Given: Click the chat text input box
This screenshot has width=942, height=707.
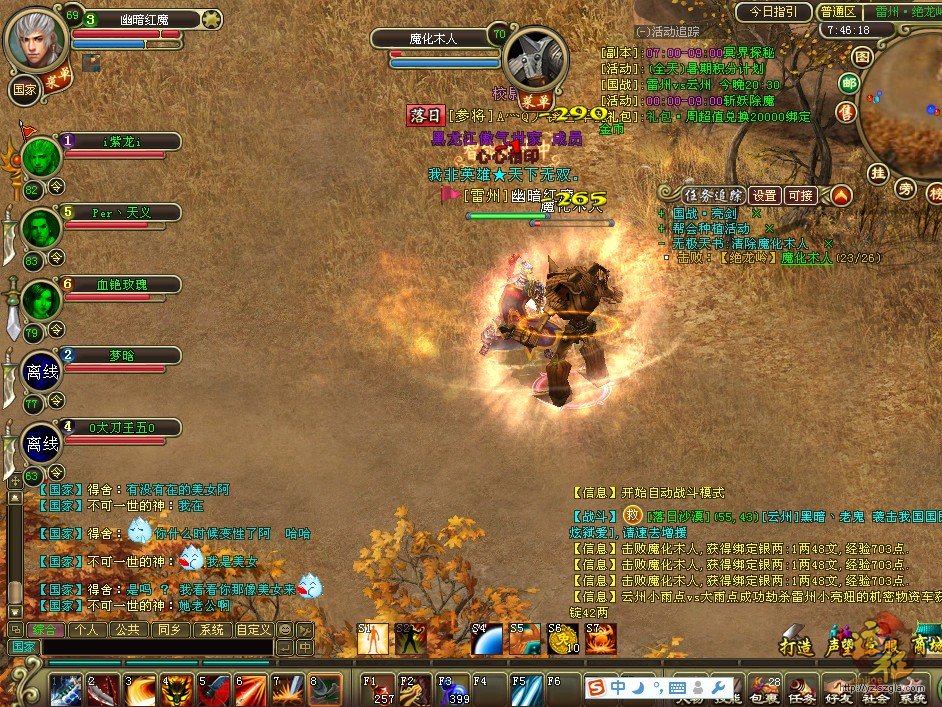Looking at the screenshot, I should [155, 648].
